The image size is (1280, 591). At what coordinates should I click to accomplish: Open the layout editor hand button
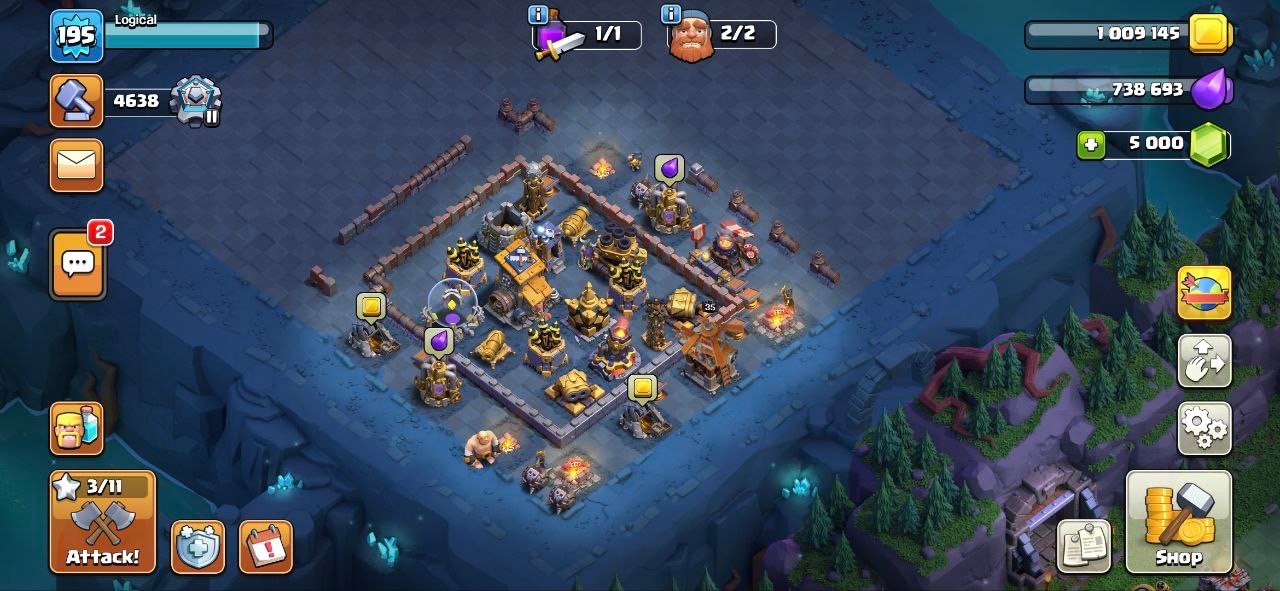click(1204, 362)
